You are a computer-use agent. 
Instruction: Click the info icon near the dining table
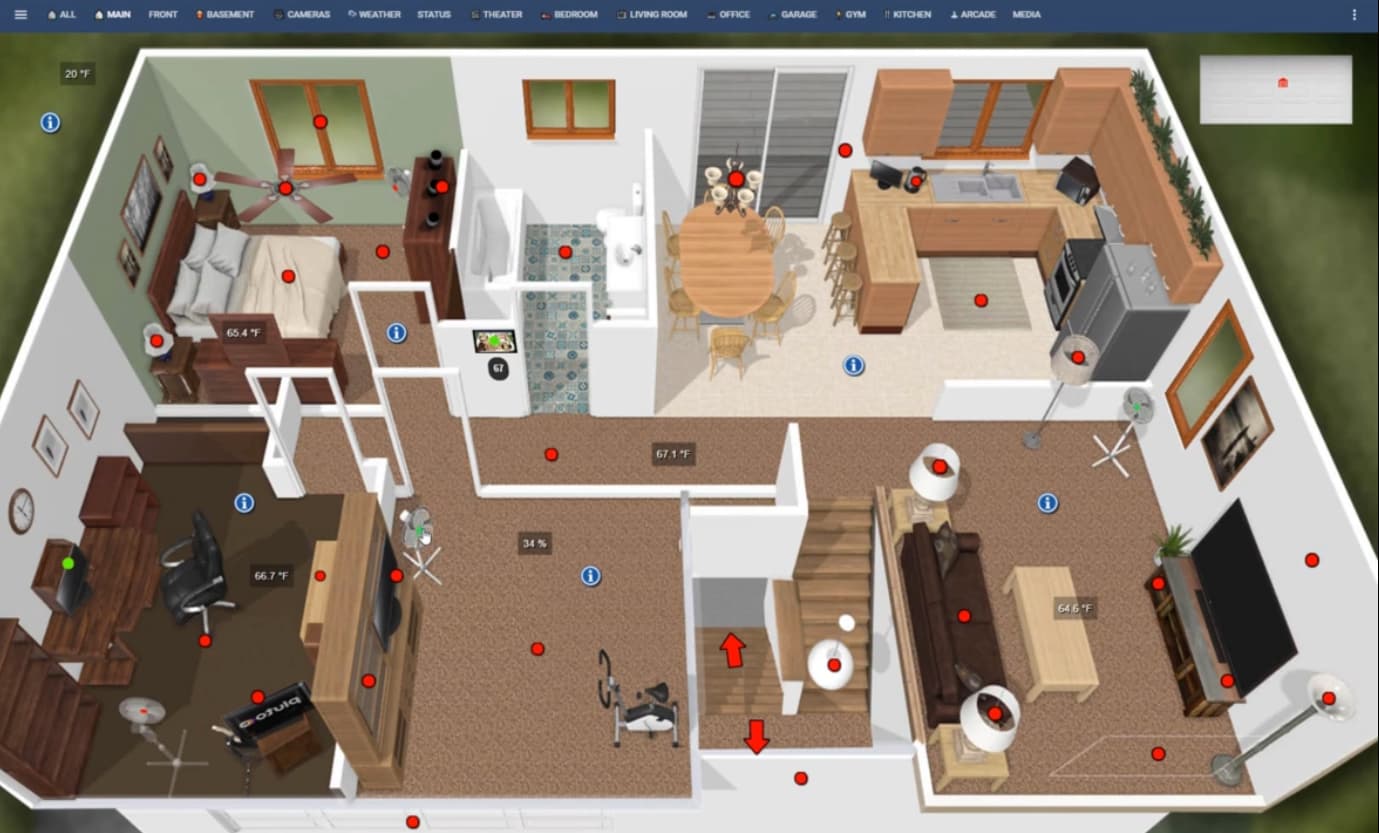click(852, 366)
